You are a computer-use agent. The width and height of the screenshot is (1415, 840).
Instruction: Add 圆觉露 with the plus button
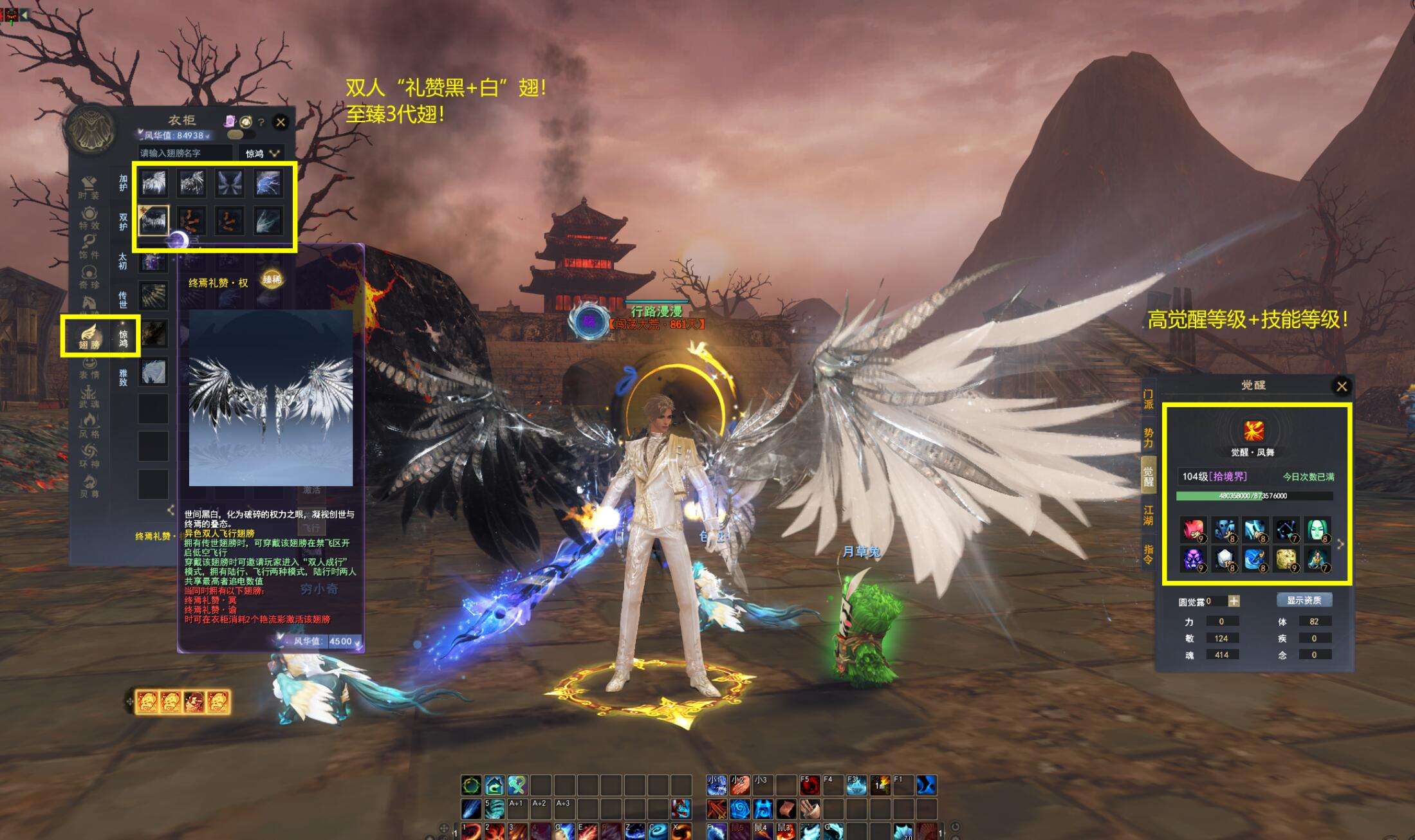pyautogui.click(x=1234, y=601)
